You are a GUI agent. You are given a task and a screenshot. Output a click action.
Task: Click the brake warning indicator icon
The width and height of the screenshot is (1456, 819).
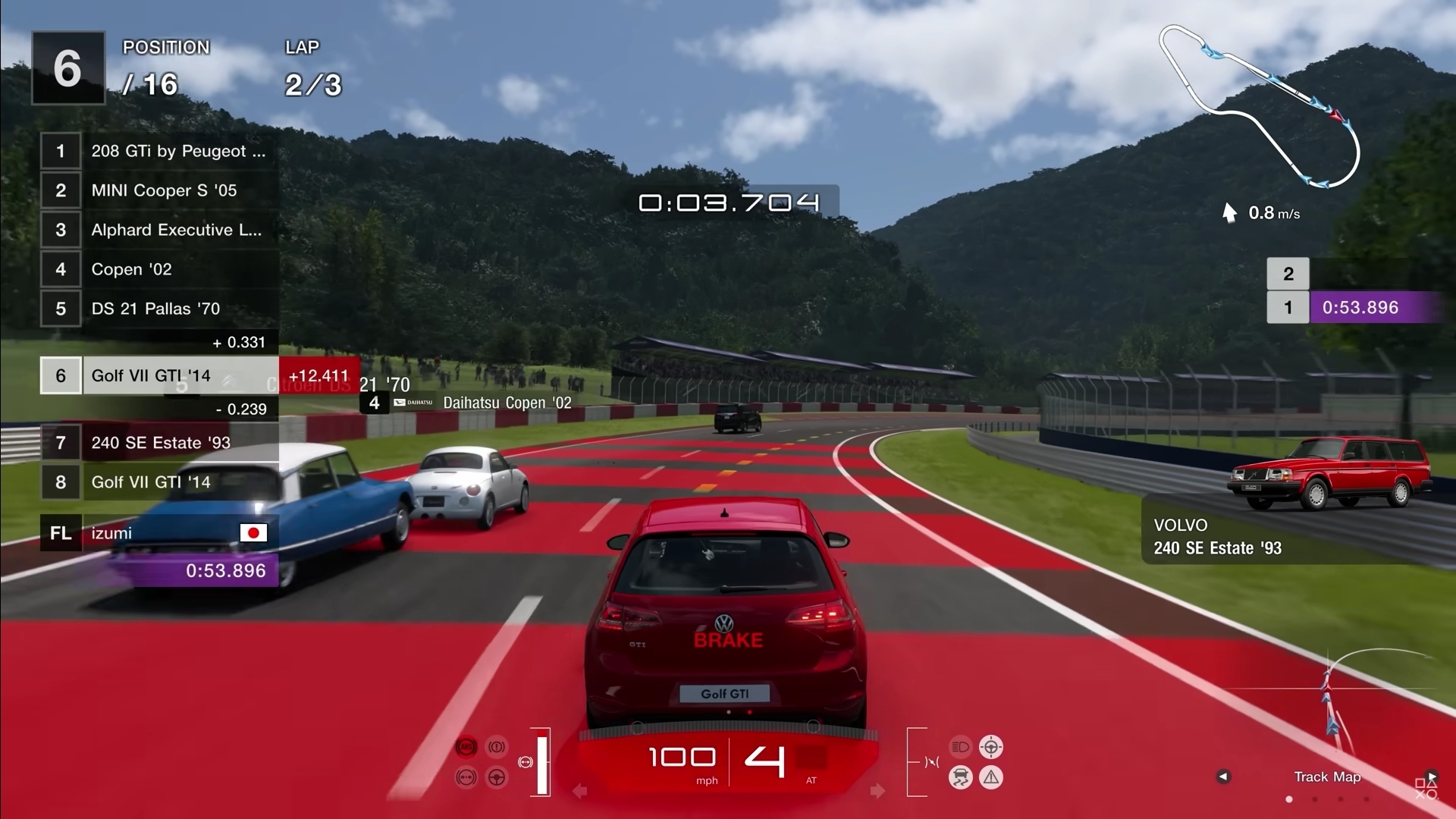coord(496,747)
